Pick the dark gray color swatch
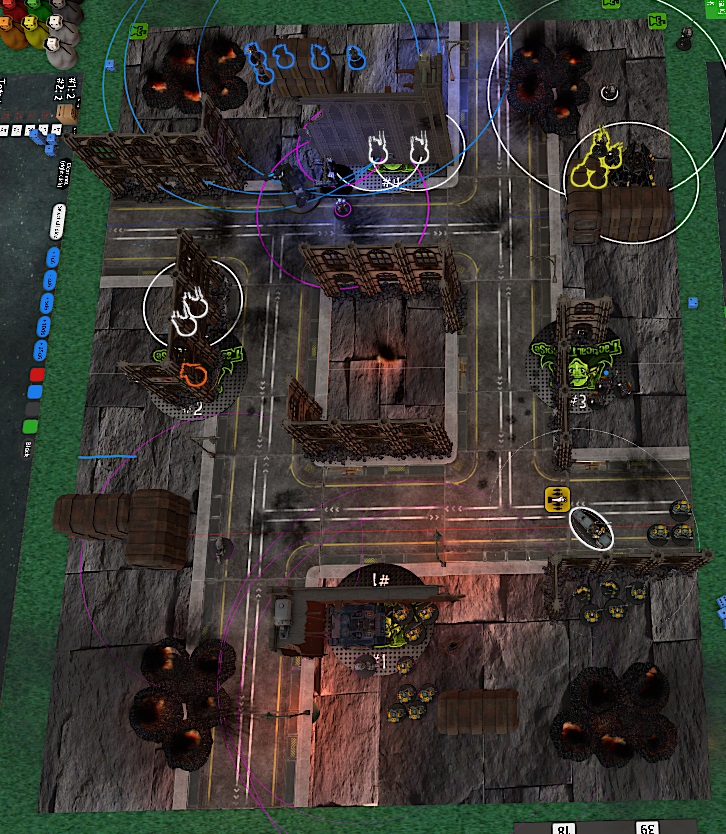 (x=33, y=409)
